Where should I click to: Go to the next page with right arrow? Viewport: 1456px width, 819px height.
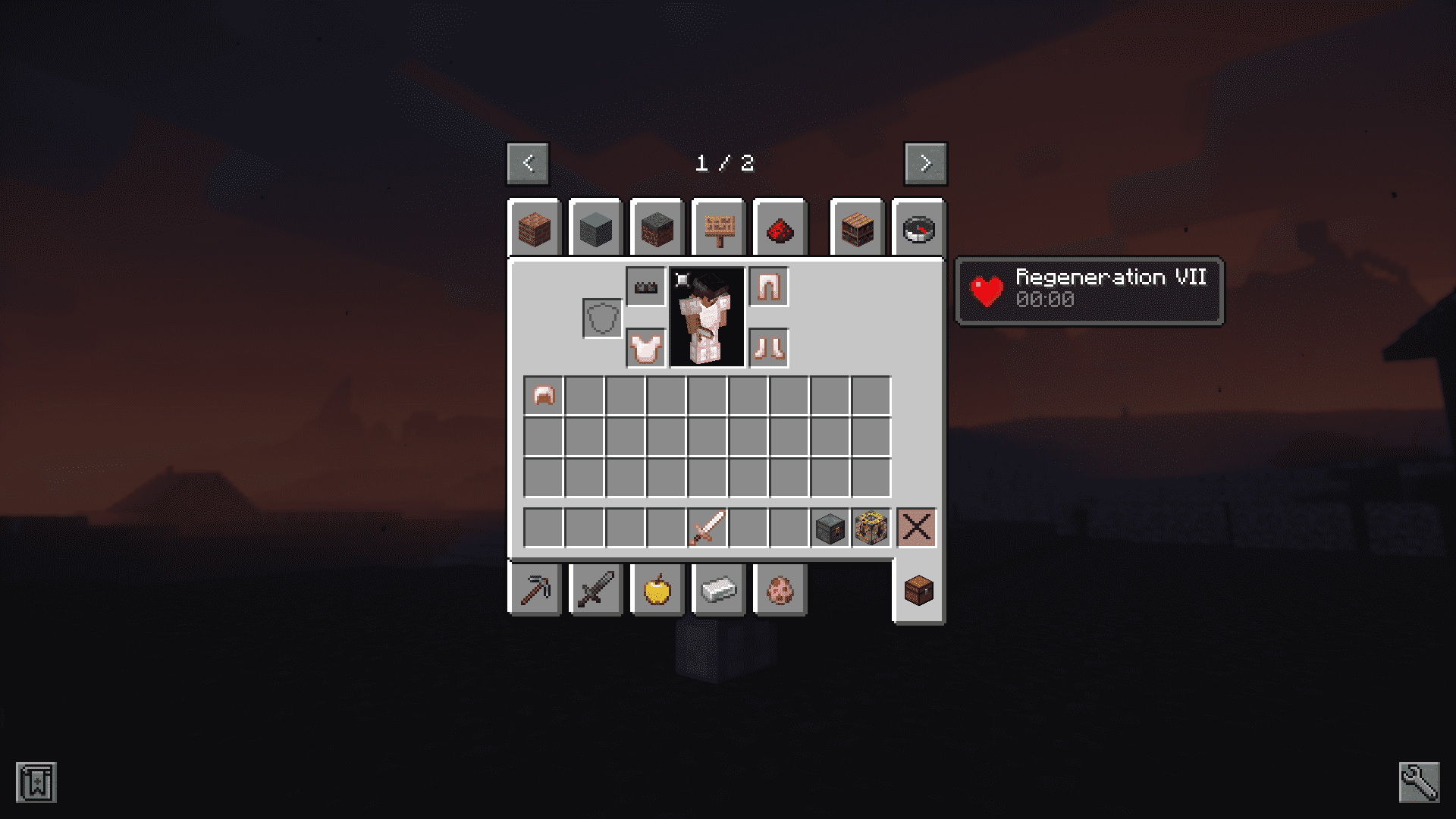click(925, 163)
